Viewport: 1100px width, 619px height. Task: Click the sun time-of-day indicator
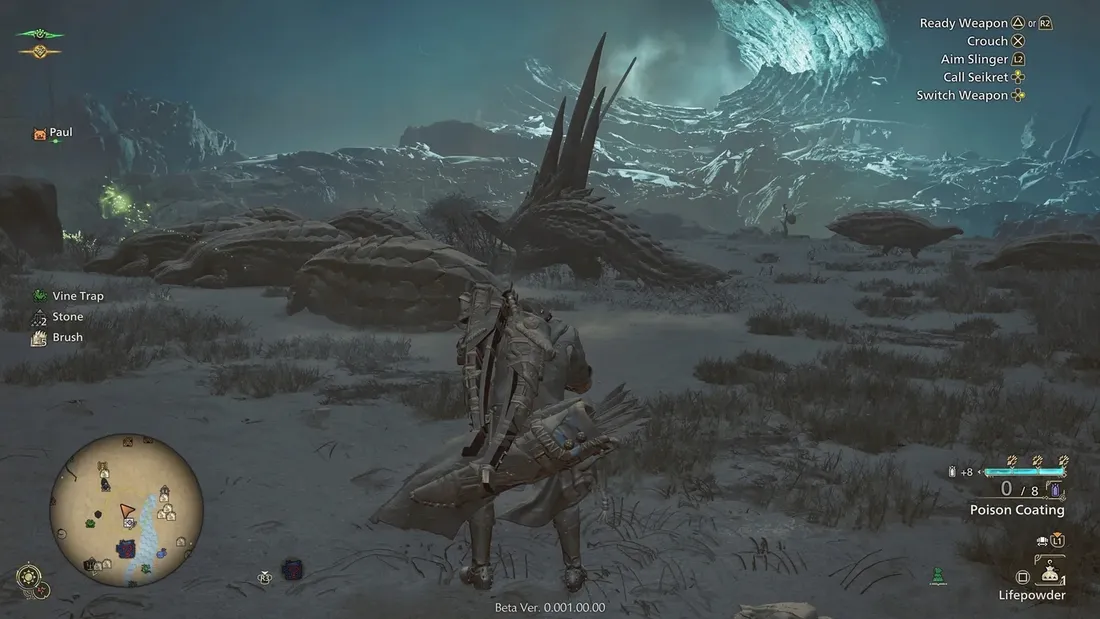[29, 577]
